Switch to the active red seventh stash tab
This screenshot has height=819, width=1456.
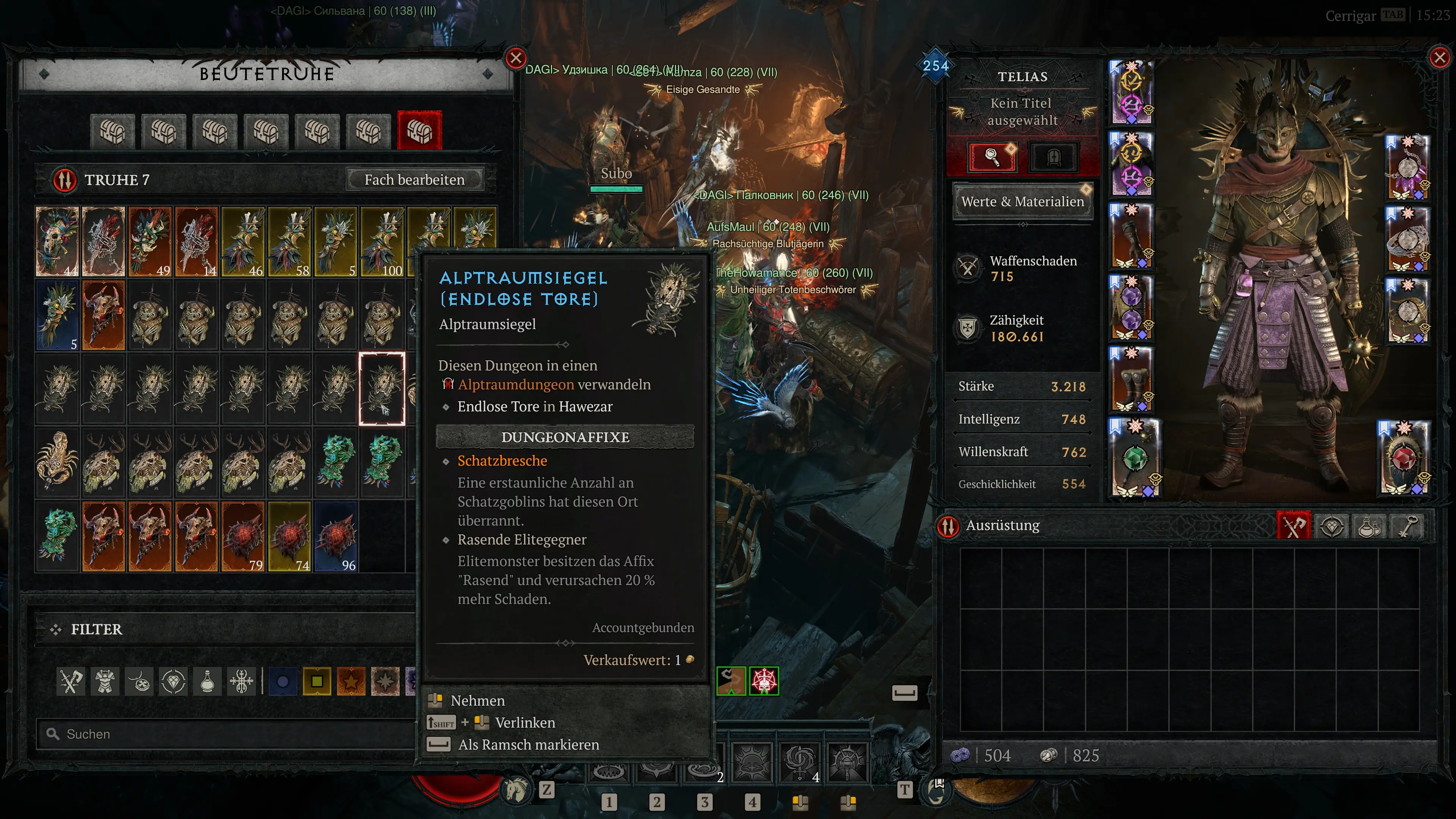419,131
